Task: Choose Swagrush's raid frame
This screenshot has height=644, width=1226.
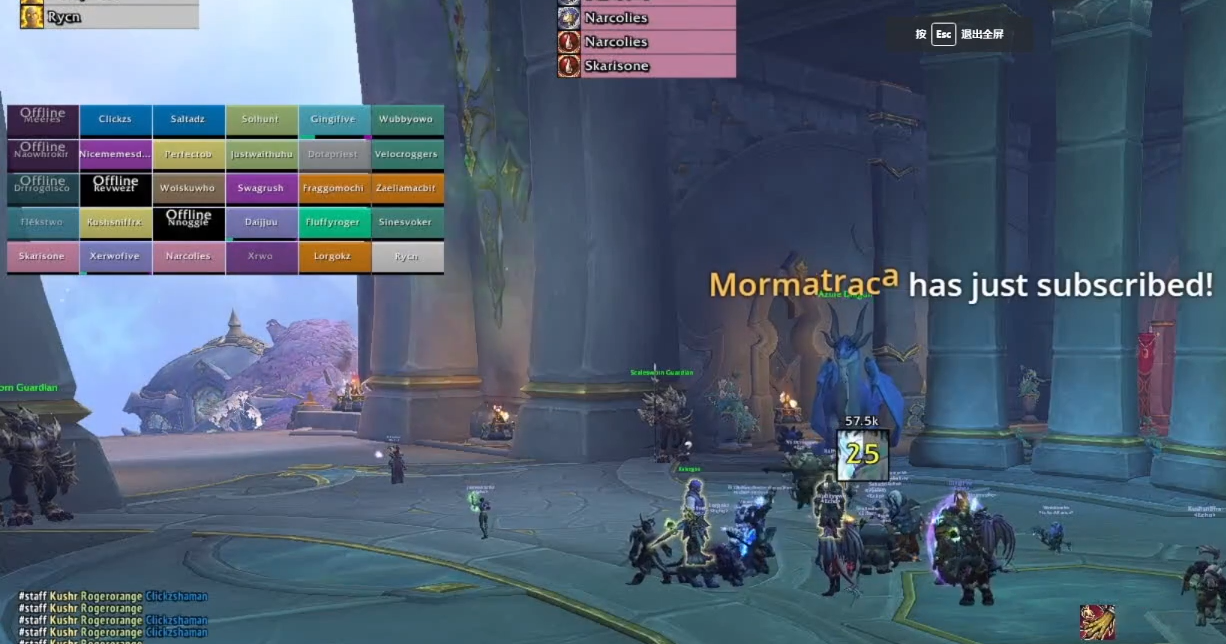Action: tap(261, 188)
